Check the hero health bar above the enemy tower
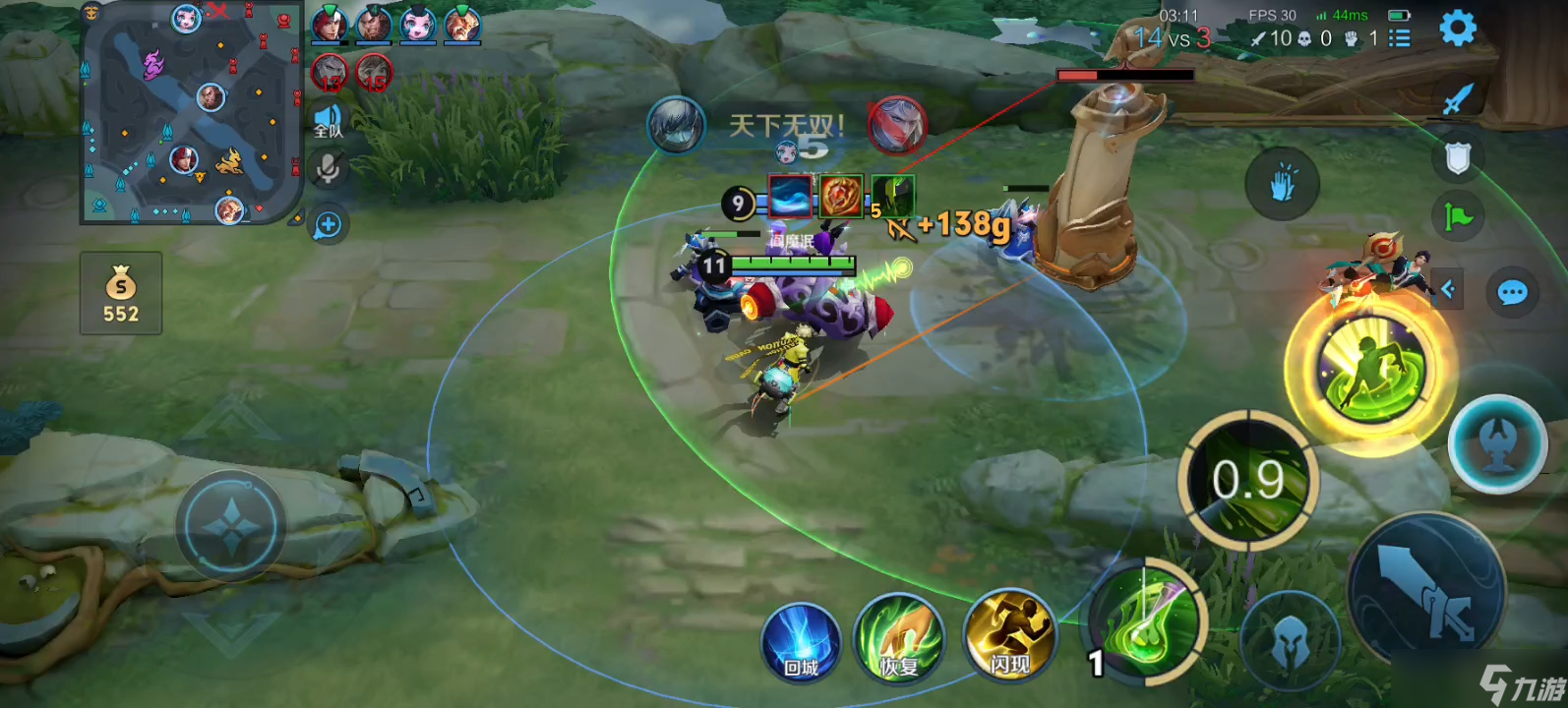 (x=1124, y=74)
